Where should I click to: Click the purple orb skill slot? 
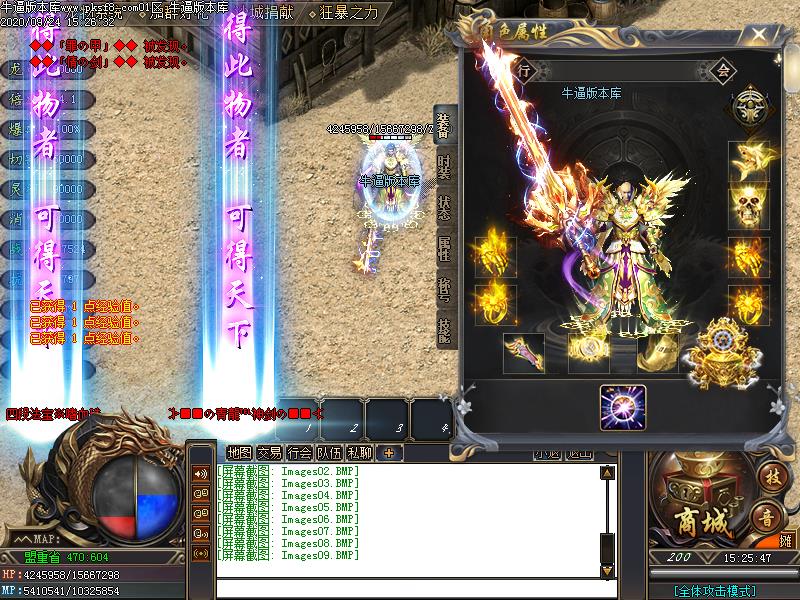622,408
